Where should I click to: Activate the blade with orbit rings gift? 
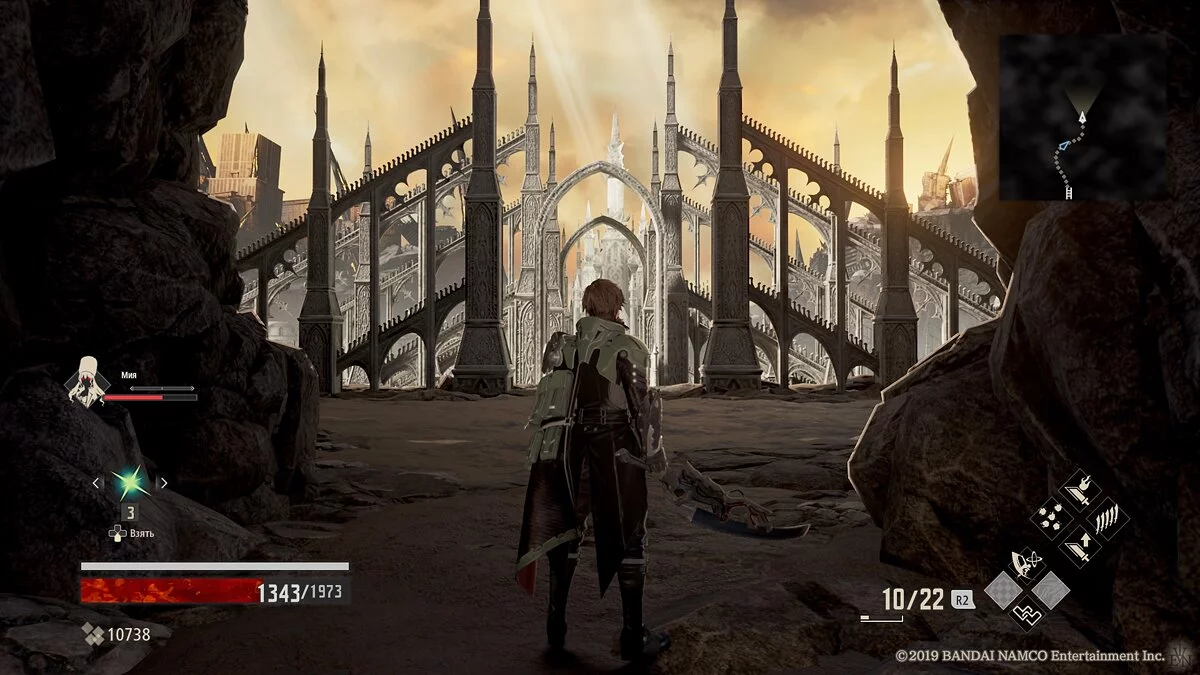tap(1027, 565)
